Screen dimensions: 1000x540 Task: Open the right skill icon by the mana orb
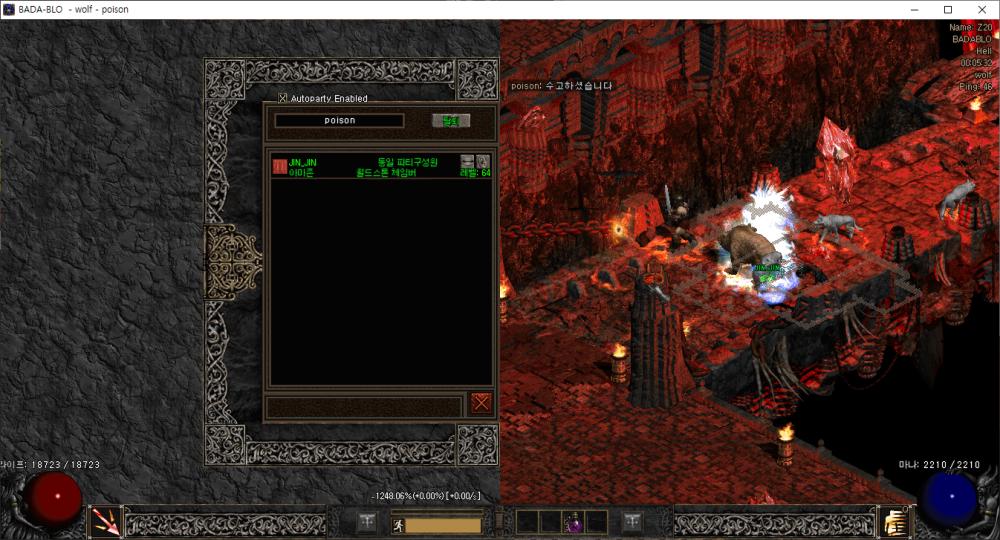(893, 520)
